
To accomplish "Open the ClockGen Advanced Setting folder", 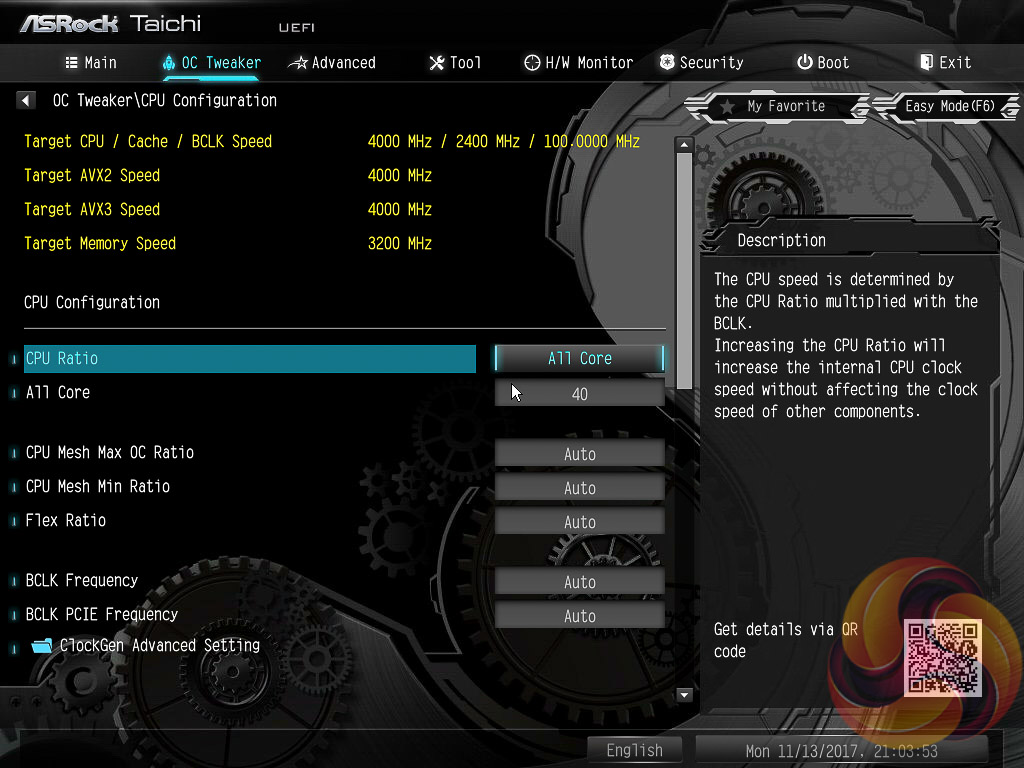I will tap(158, 645).
